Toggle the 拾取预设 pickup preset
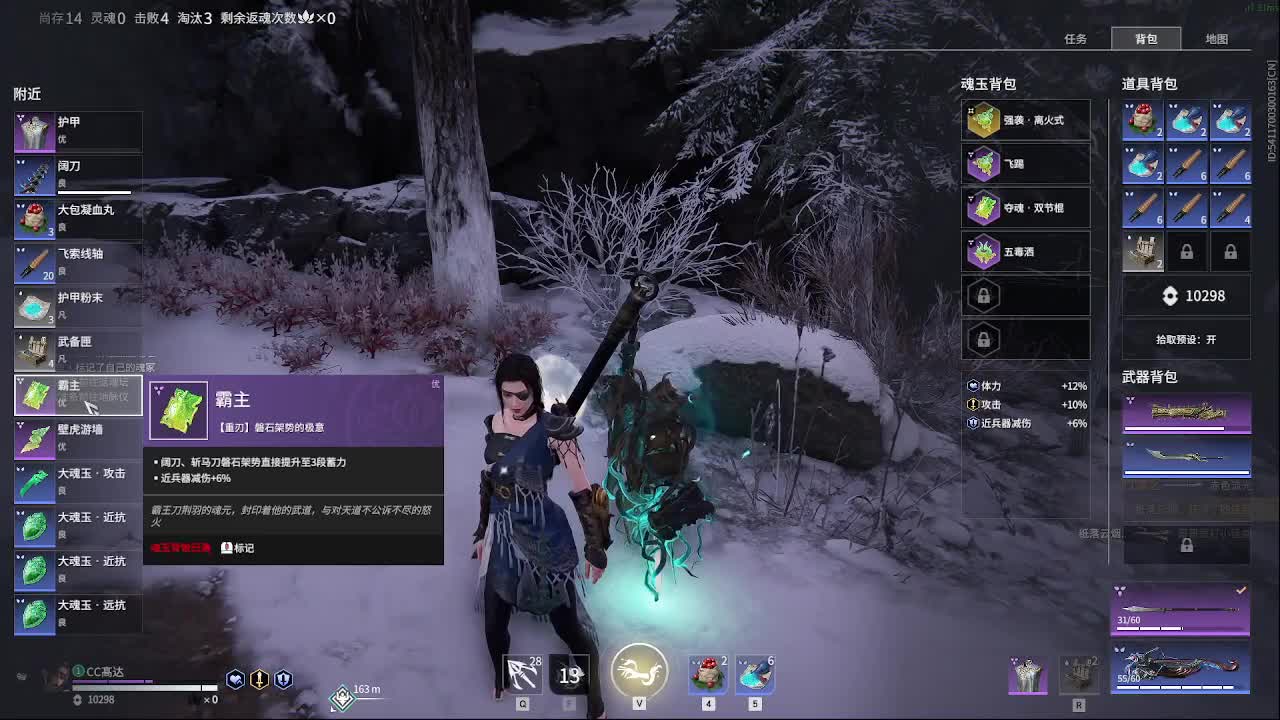The image size is (1280, 720). (x=1186, y=340)
